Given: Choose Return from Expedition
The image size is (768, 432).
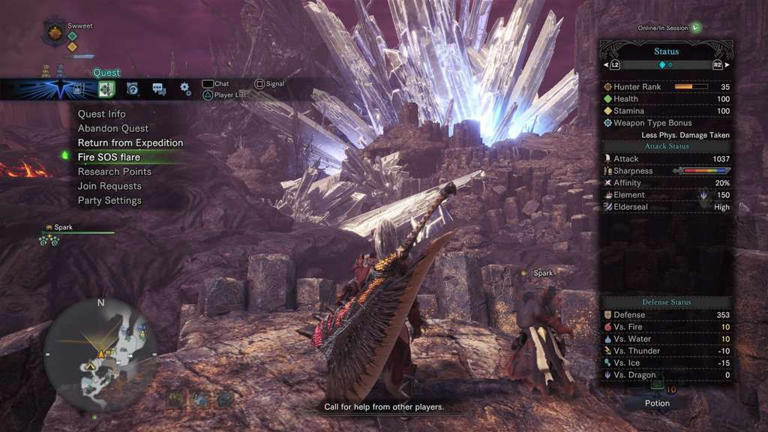Looking at the screenshot, I should click(x=130, y=143).
